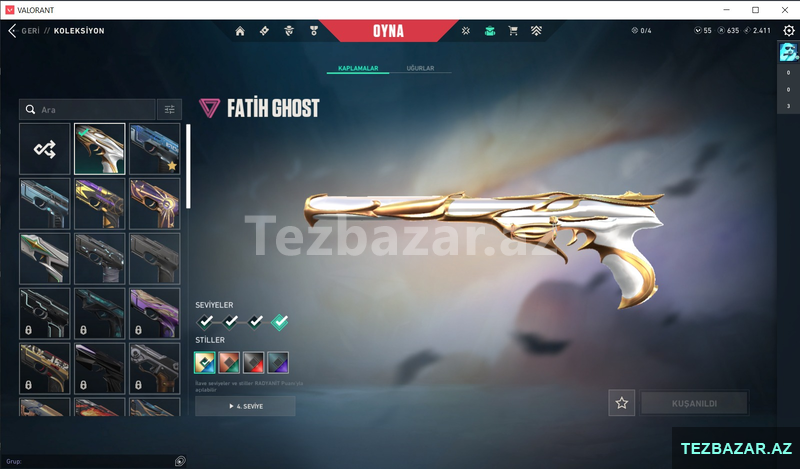Switch to the Uğurlar tab

pos(420,69)
